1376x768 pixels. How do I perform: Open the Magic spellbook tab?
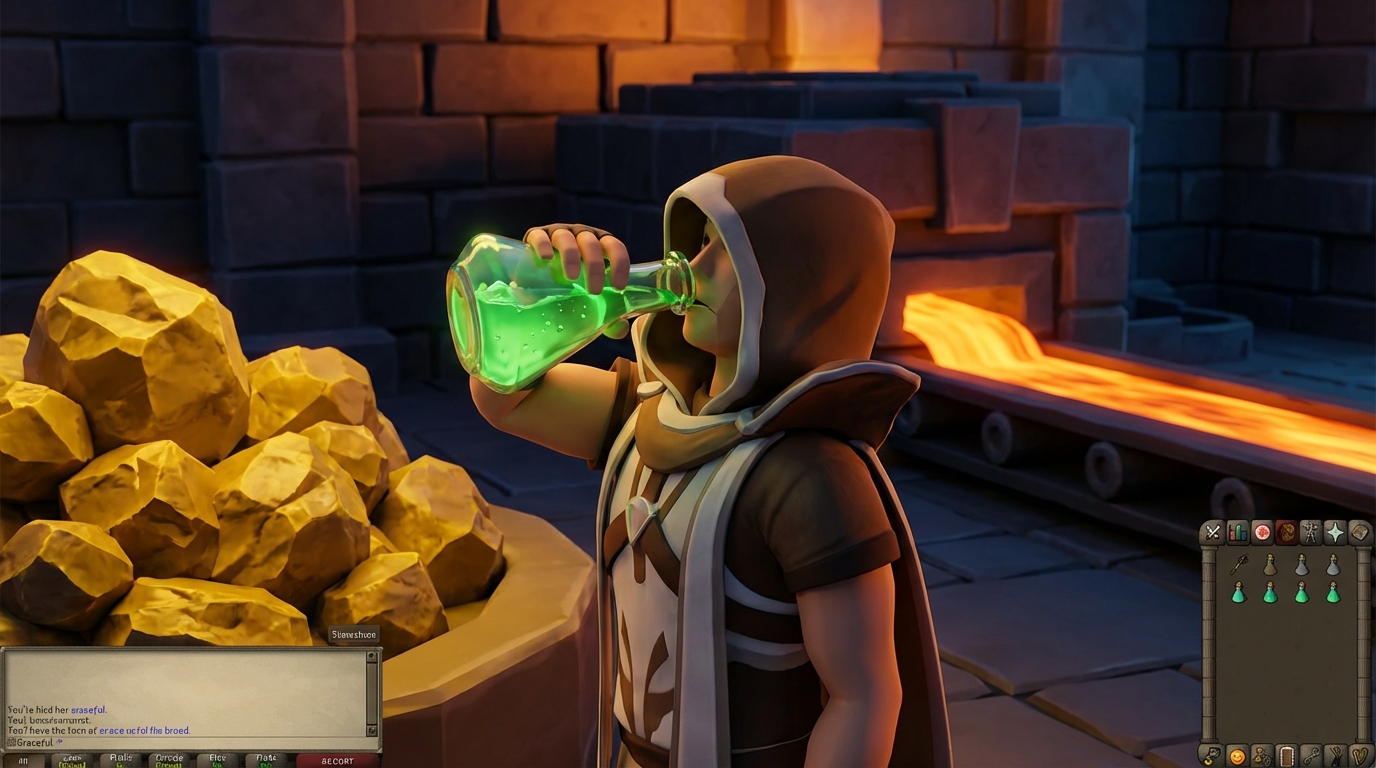coord(1360,531)
